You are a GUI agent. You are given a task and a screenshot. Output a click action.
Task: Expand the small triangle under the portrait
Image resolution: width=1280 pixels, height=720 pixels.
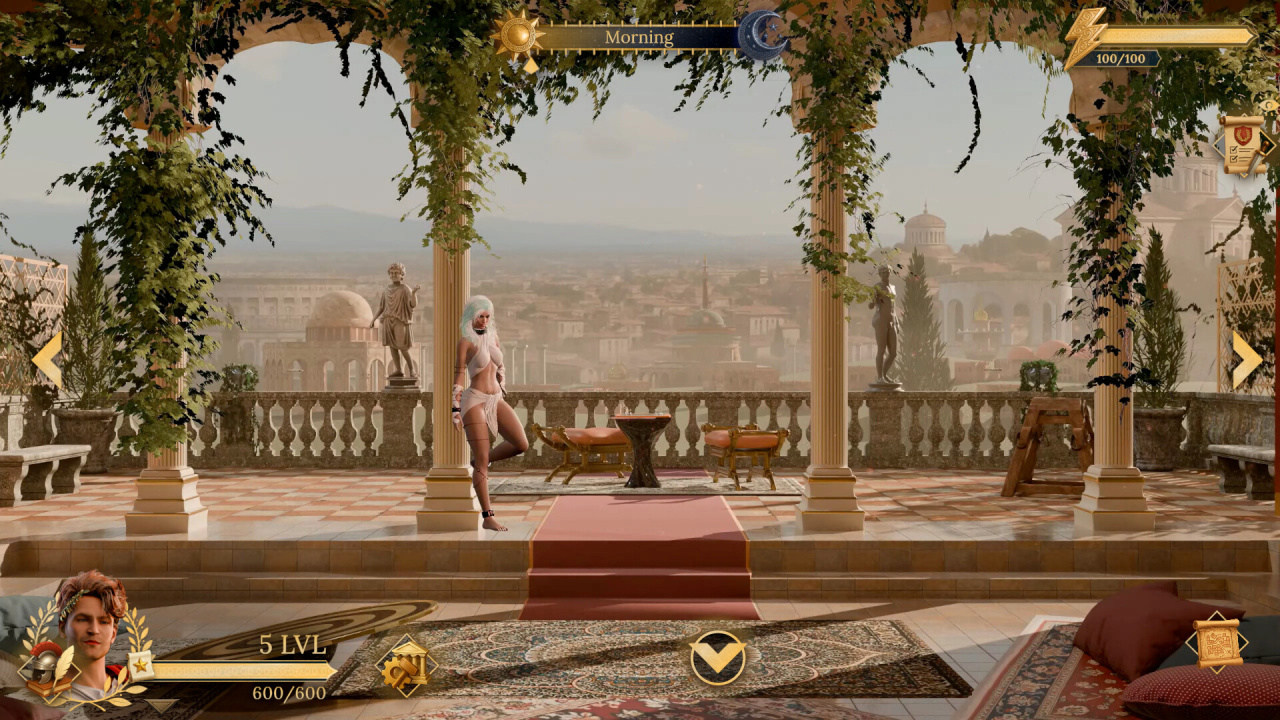tap(159, 705)
